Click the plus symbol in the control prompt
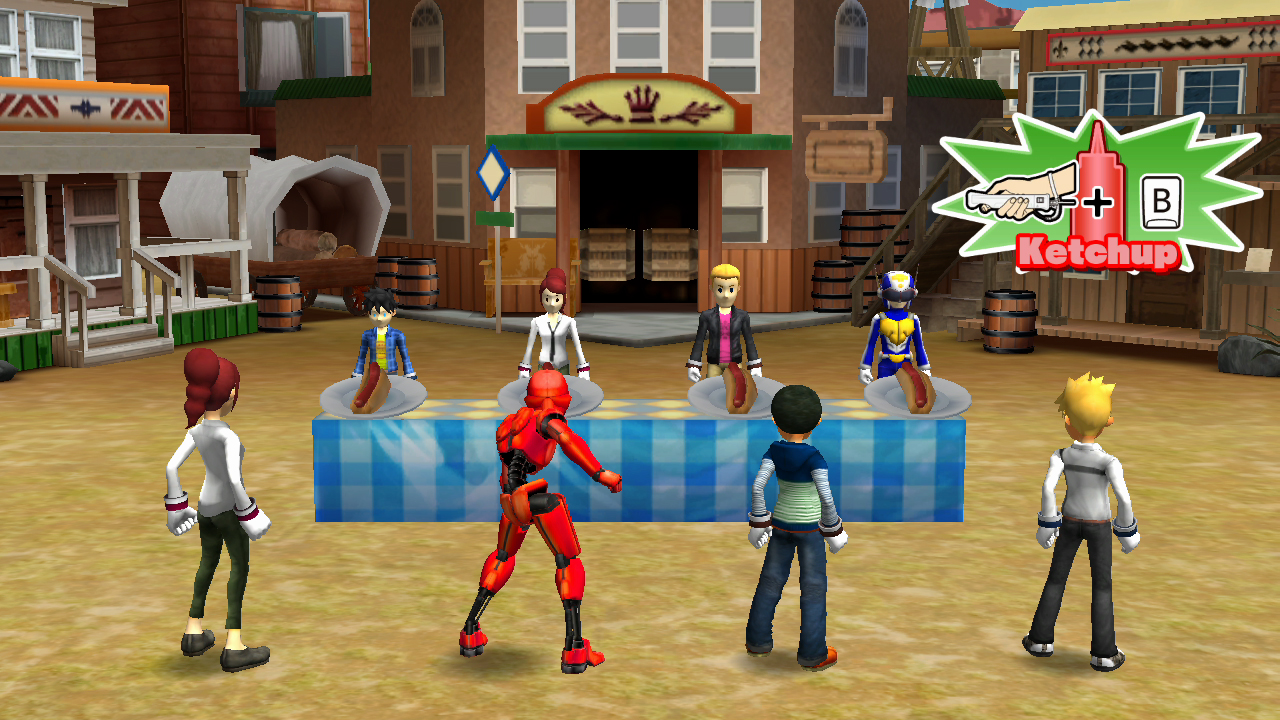 (1100, 200)
